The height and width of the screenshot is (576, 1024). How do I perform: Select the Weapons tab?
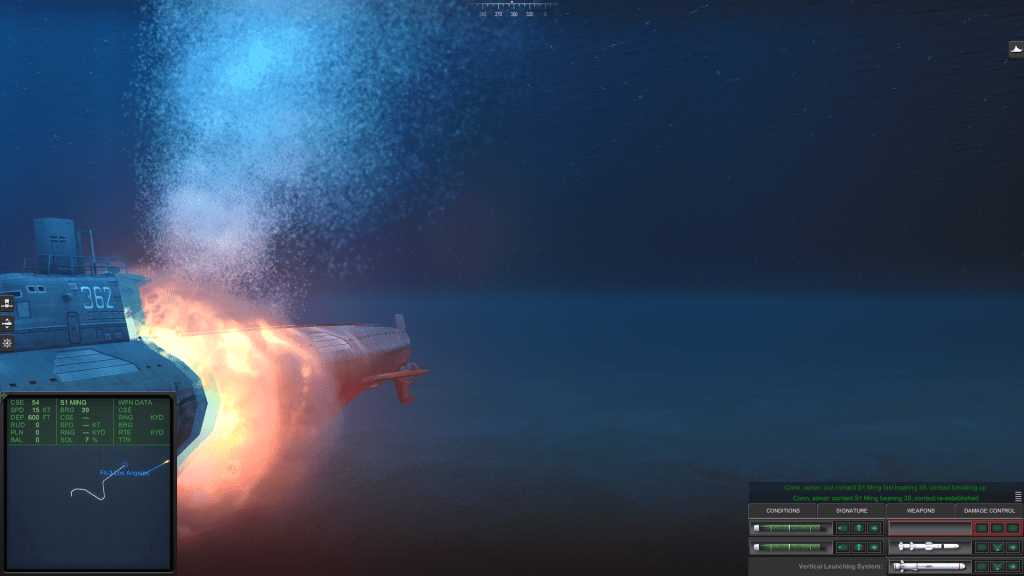tap(920, 511)
